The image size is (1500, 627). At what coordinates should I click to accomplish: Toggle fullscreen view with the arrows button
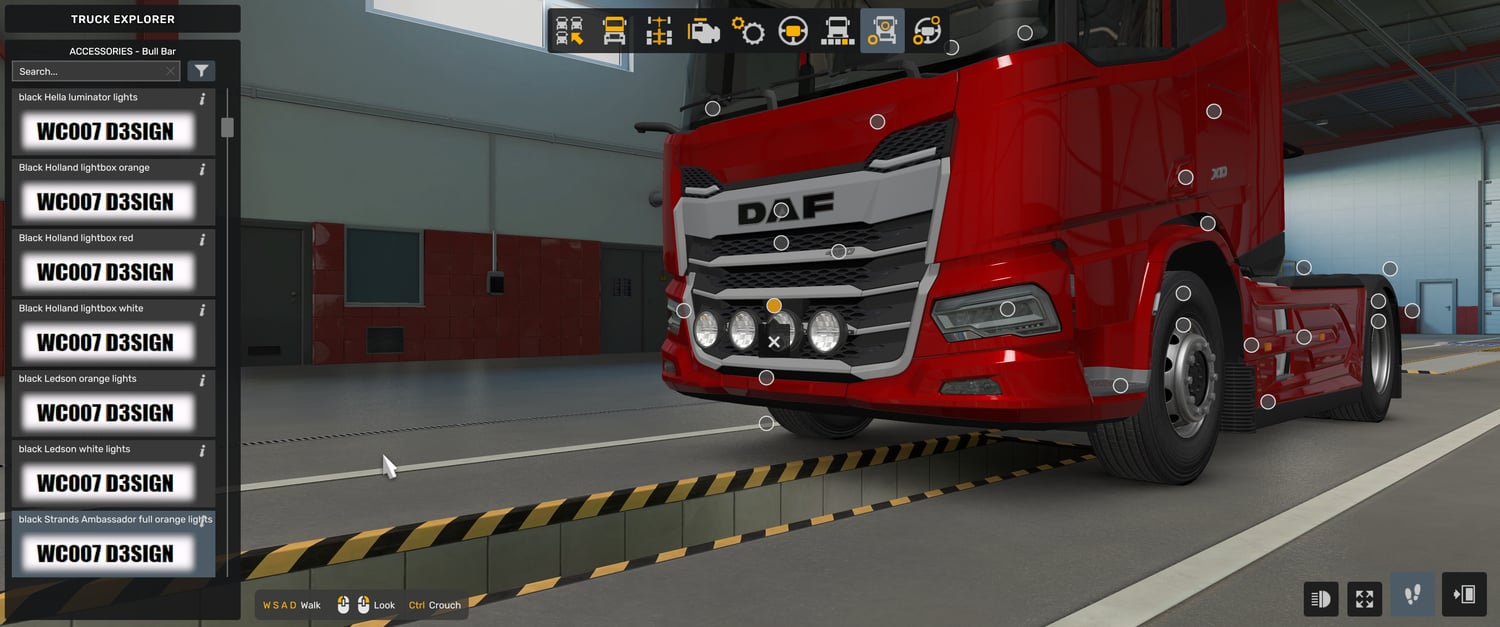tap(1365, 598)
